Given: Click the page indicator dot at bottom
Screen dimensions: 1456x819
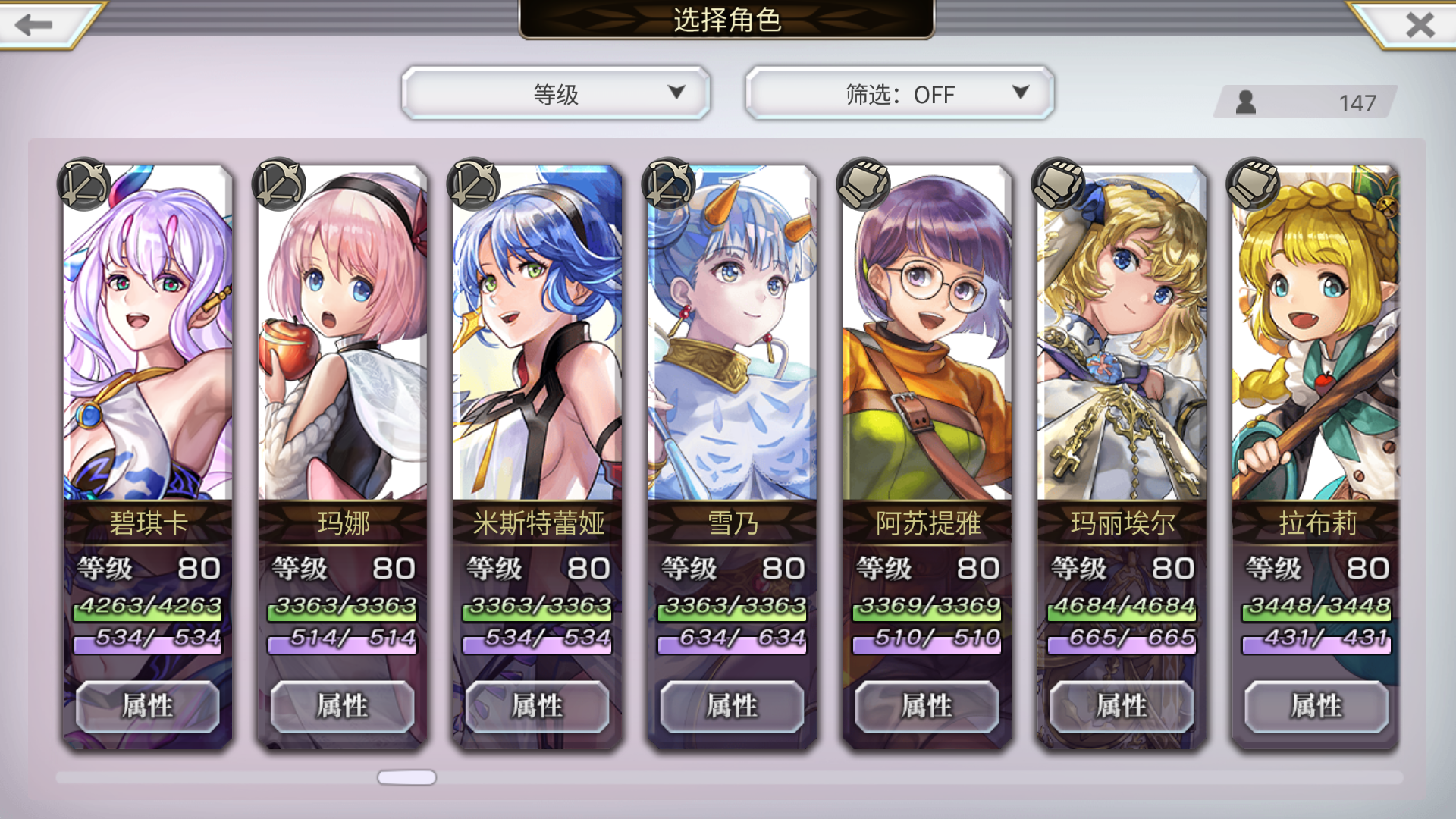Looking at the screenshot, I should (406, 777).
